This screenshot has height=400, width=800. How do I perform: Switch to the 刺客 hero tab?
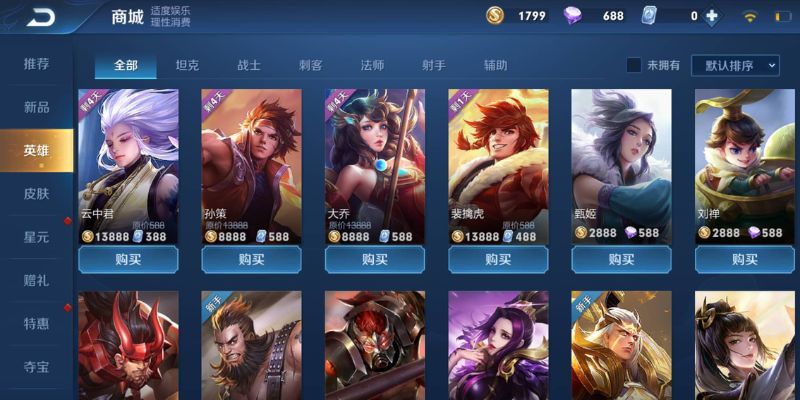pos(310,65)
